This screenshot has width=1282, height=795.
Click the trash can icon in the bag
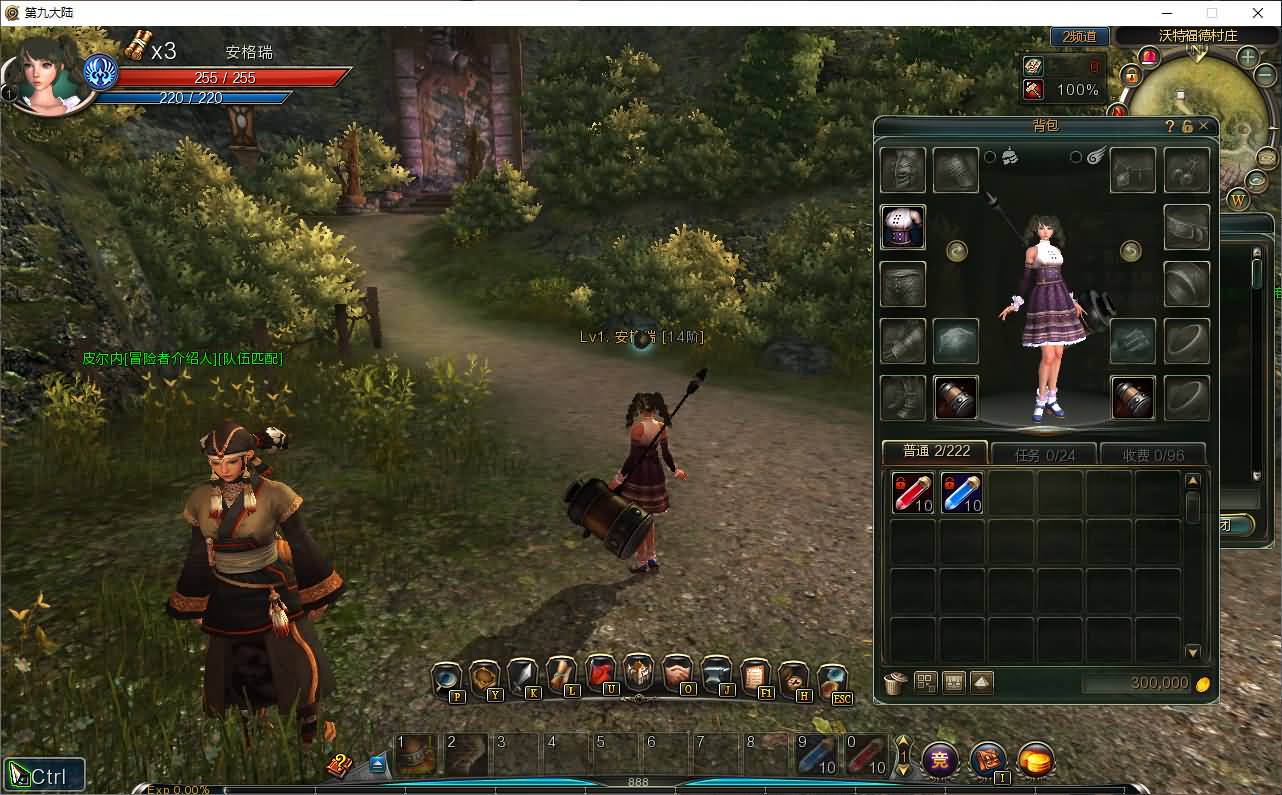(895, 683)
